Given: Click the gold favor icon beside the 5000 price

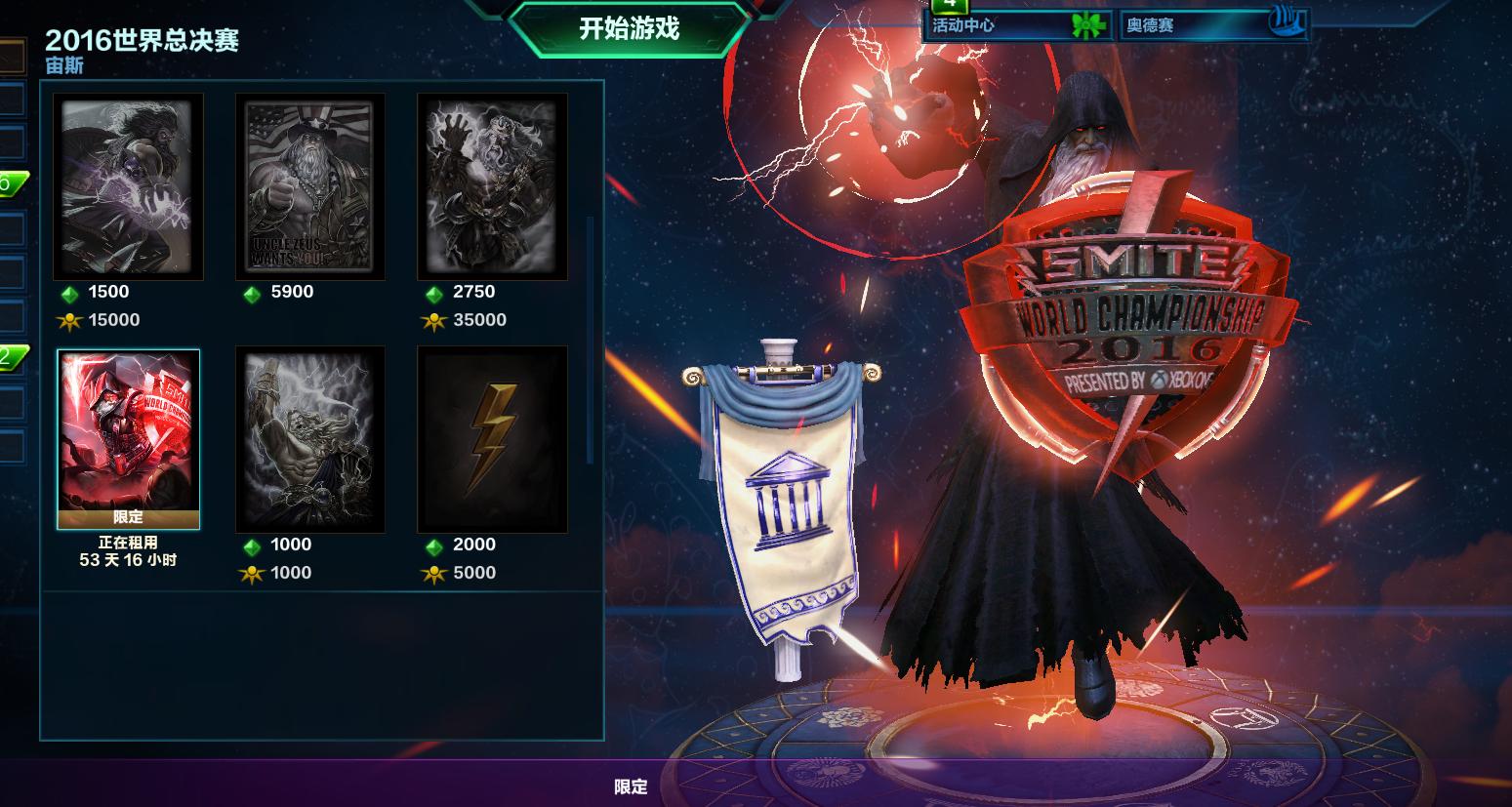Looking at the screenshot, I should pyautogui.click(x=433, y=573).
